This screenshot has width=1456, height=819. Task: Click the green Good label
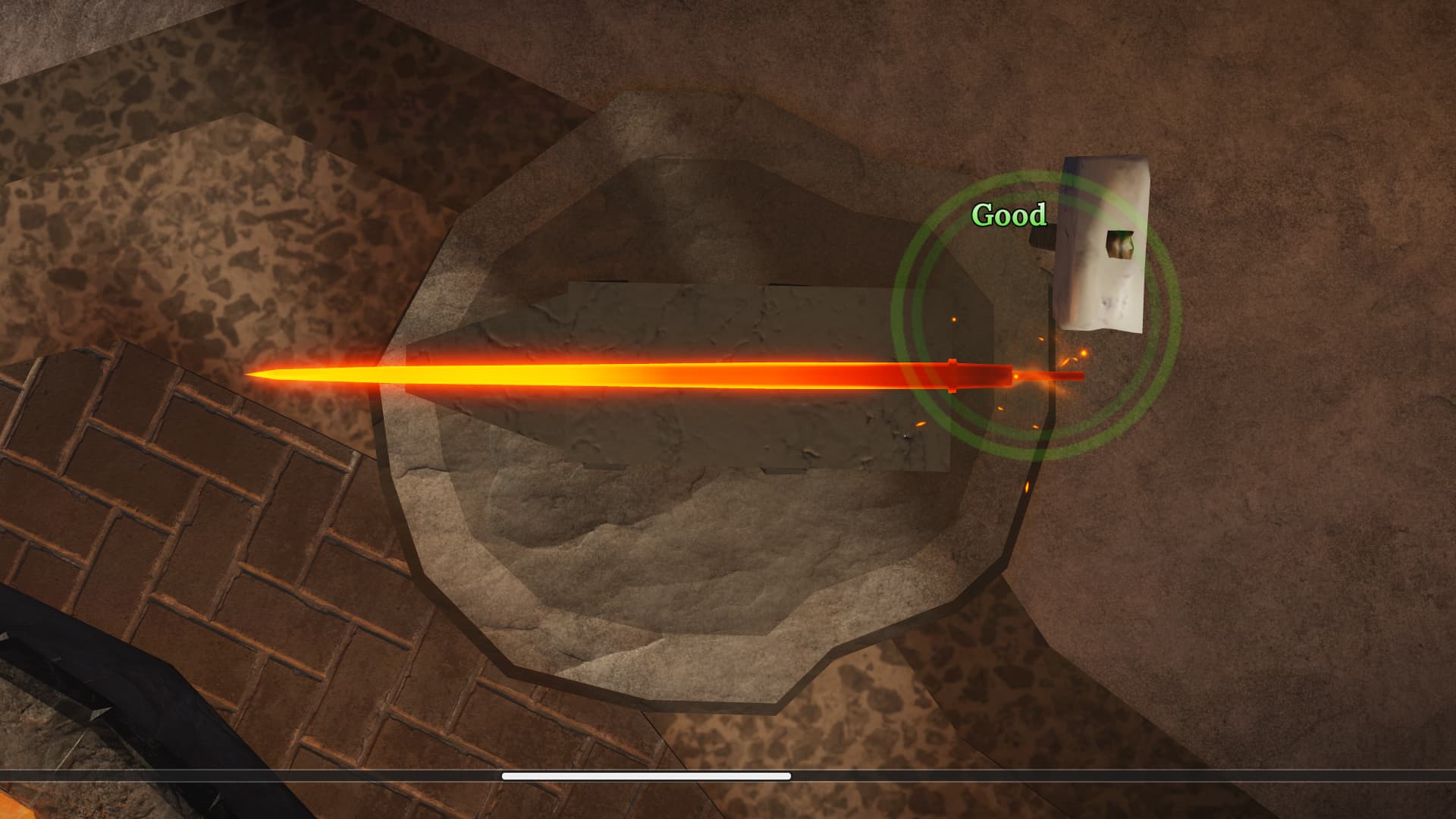(1009, 215)
